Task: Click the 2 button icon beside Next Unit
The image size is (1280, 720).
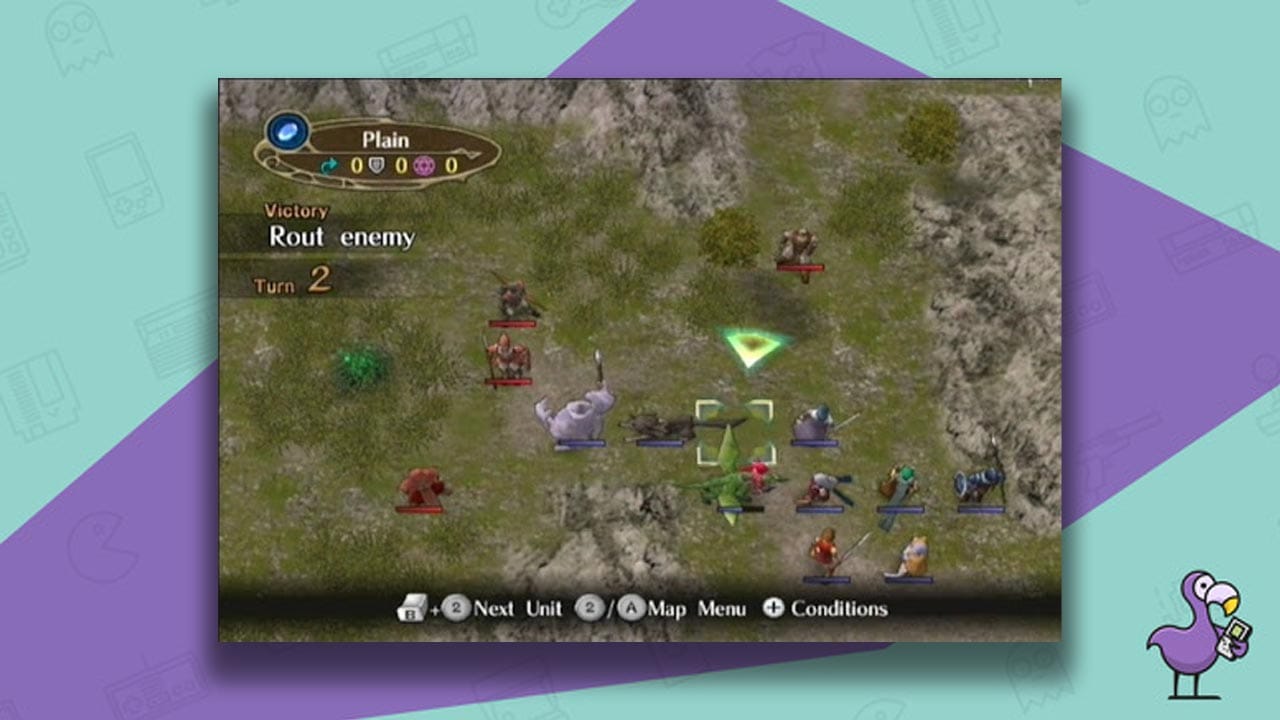Action: point(454,608)
